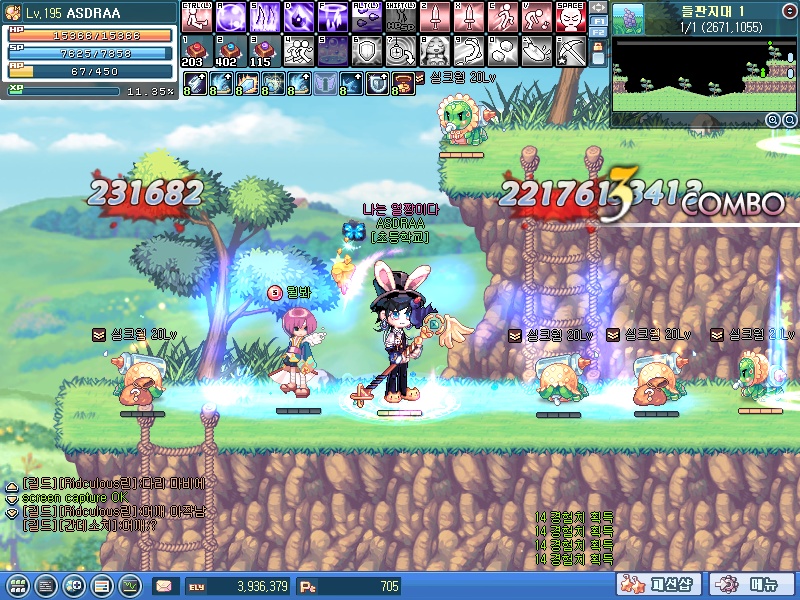800x600 pixels.
Task: Switch to the F1 hotbar page
Action: coord(598,21)
